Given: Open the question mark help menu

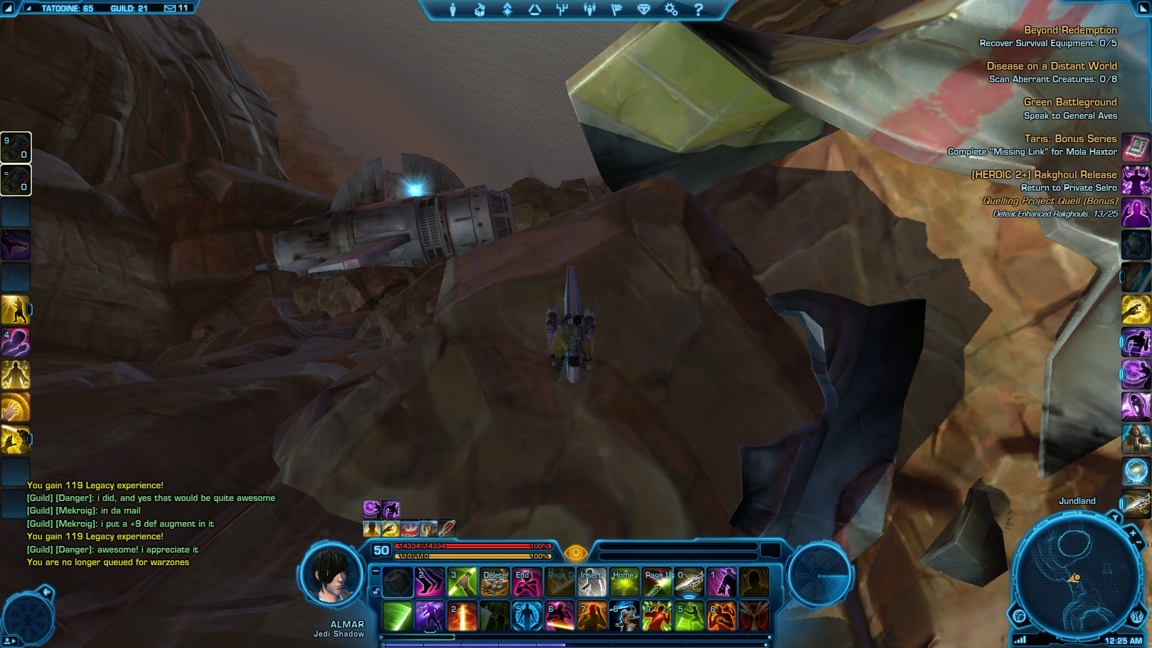Looking at the screenshot, I should click(x=698, y=10).
